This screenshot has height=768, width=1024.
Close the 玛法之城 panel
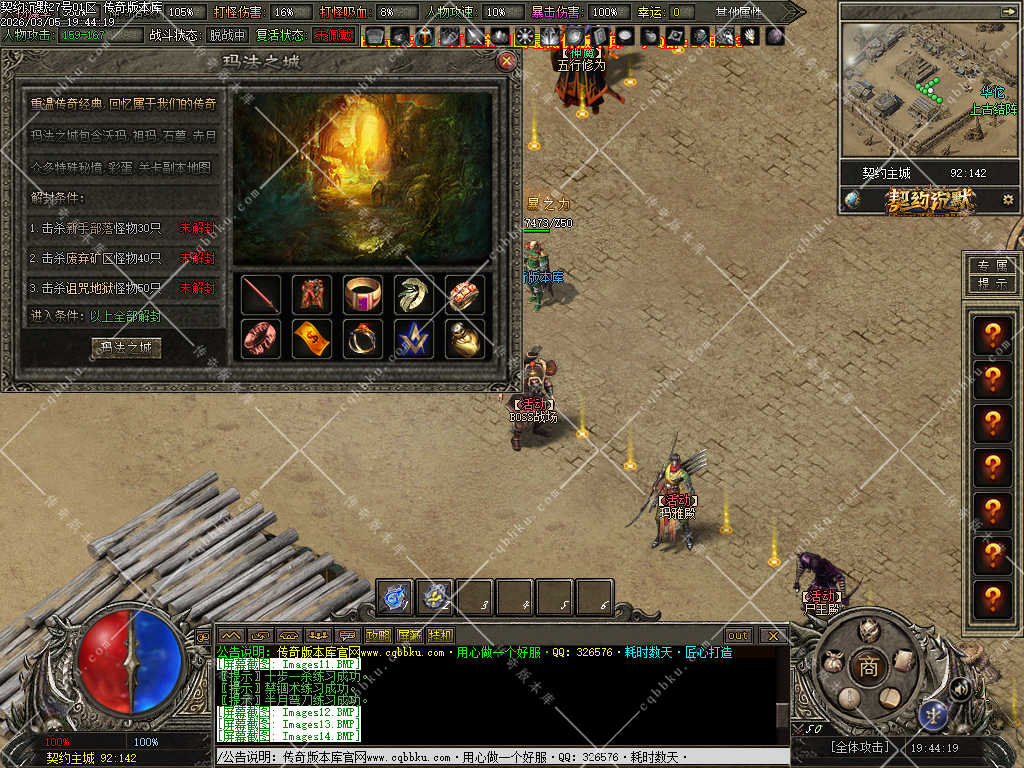(x=507, y=61)
